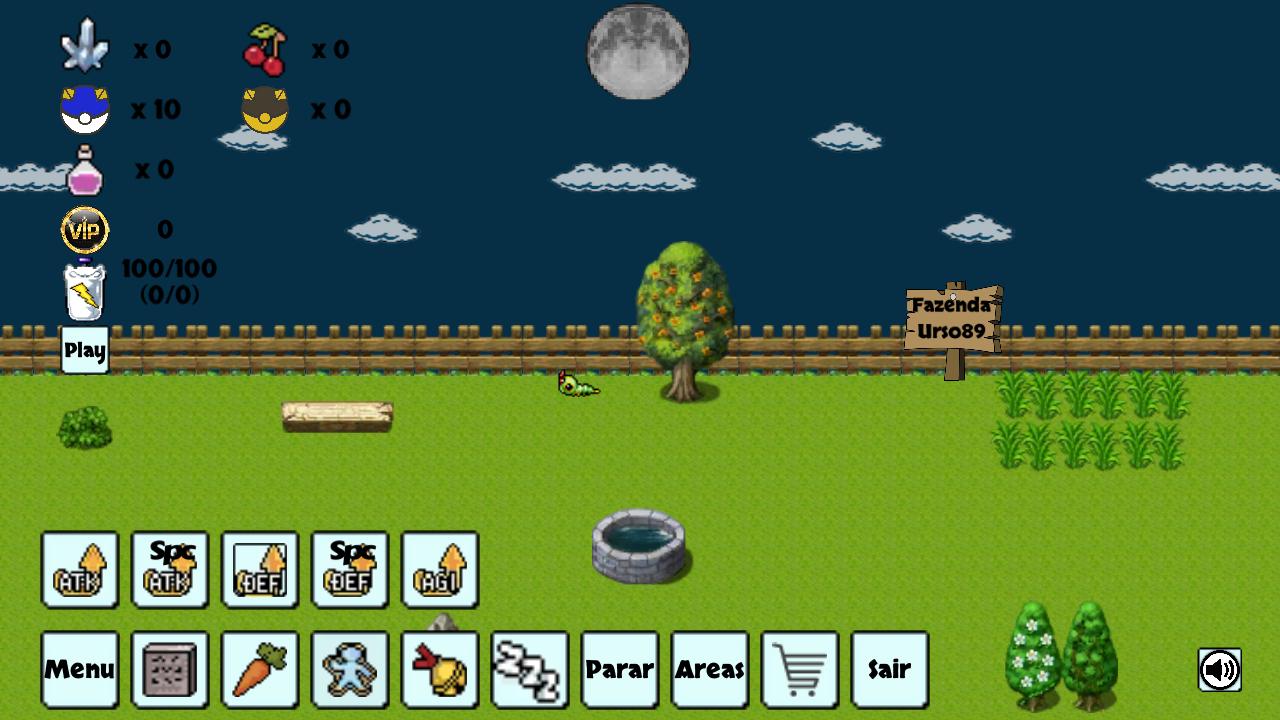Select the AGI boost icon

click(x=440, y=569)
